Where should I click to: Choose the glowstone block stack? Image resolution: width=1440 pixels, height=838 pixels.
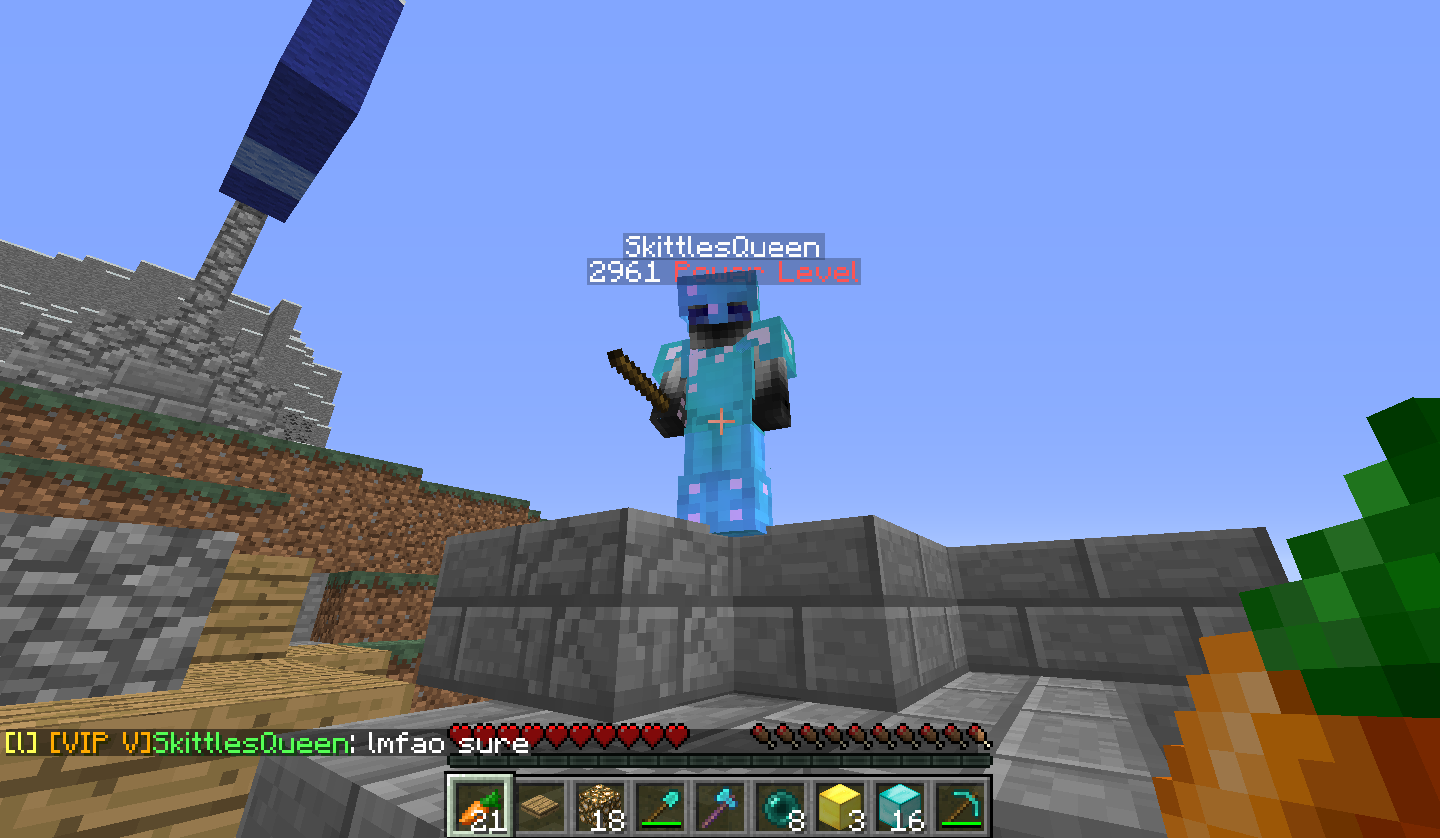(x=600, y=806)
